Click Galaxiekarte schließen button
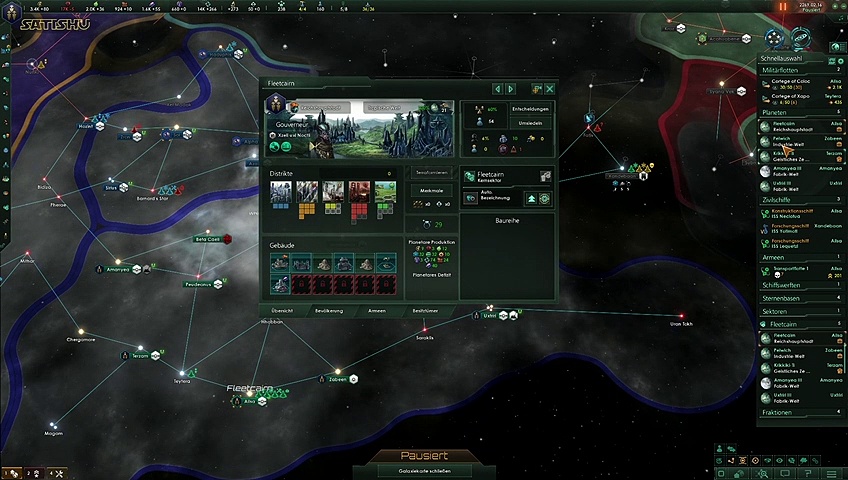 coord(423,470)
